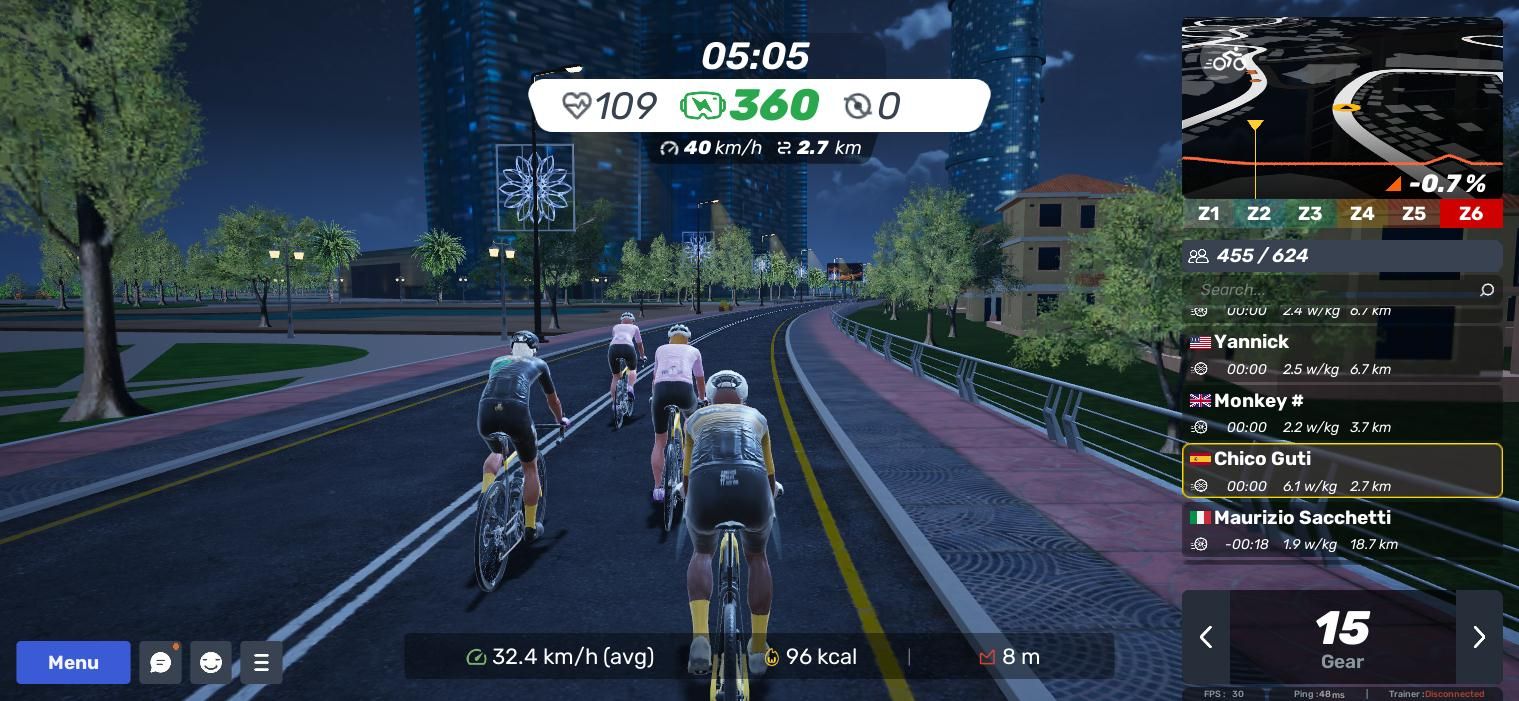
Task: Open the emoji reactions button
Action: tap(211, 662)
